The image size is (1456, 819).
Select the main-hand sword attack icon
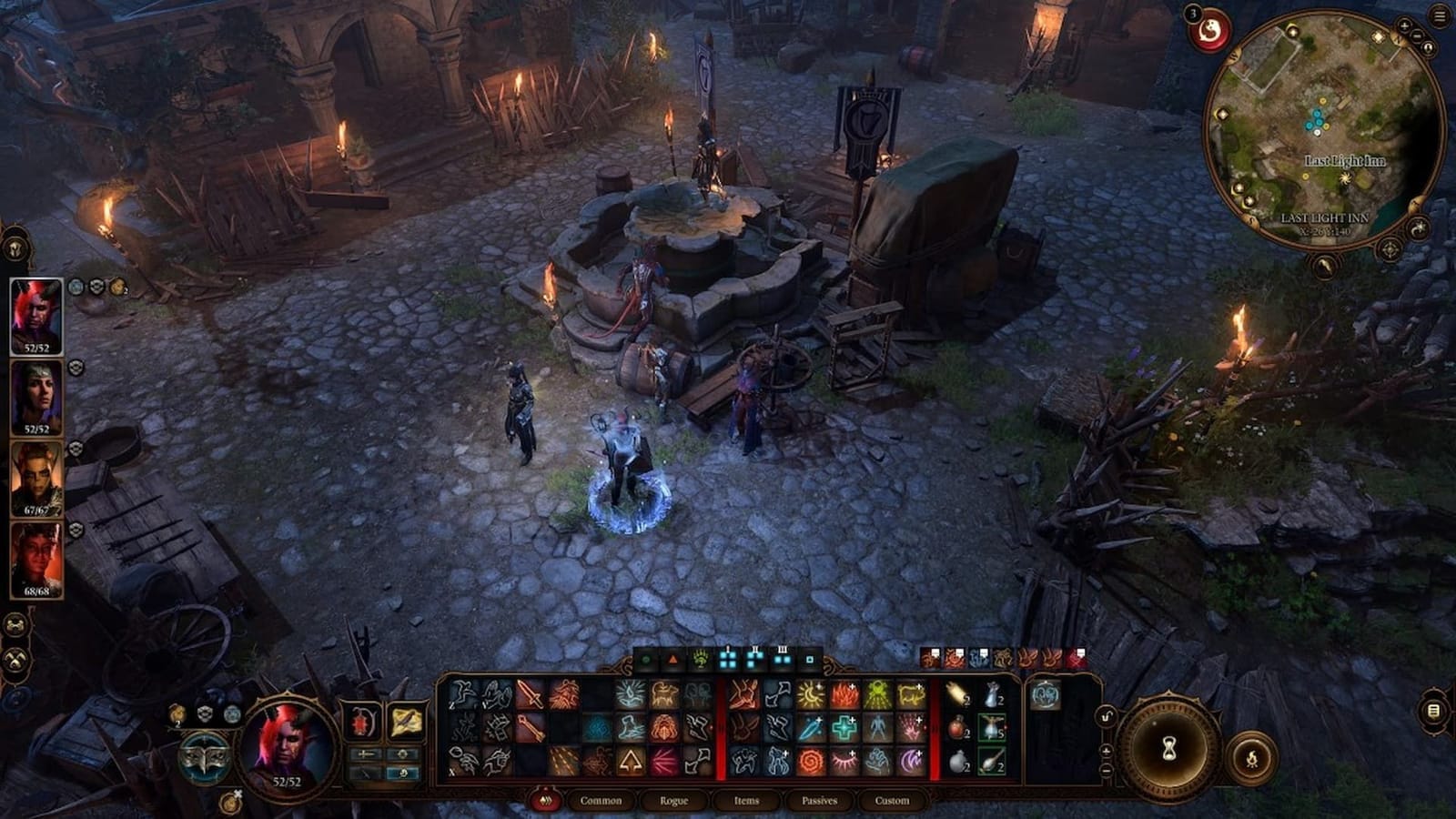point(529,693)
